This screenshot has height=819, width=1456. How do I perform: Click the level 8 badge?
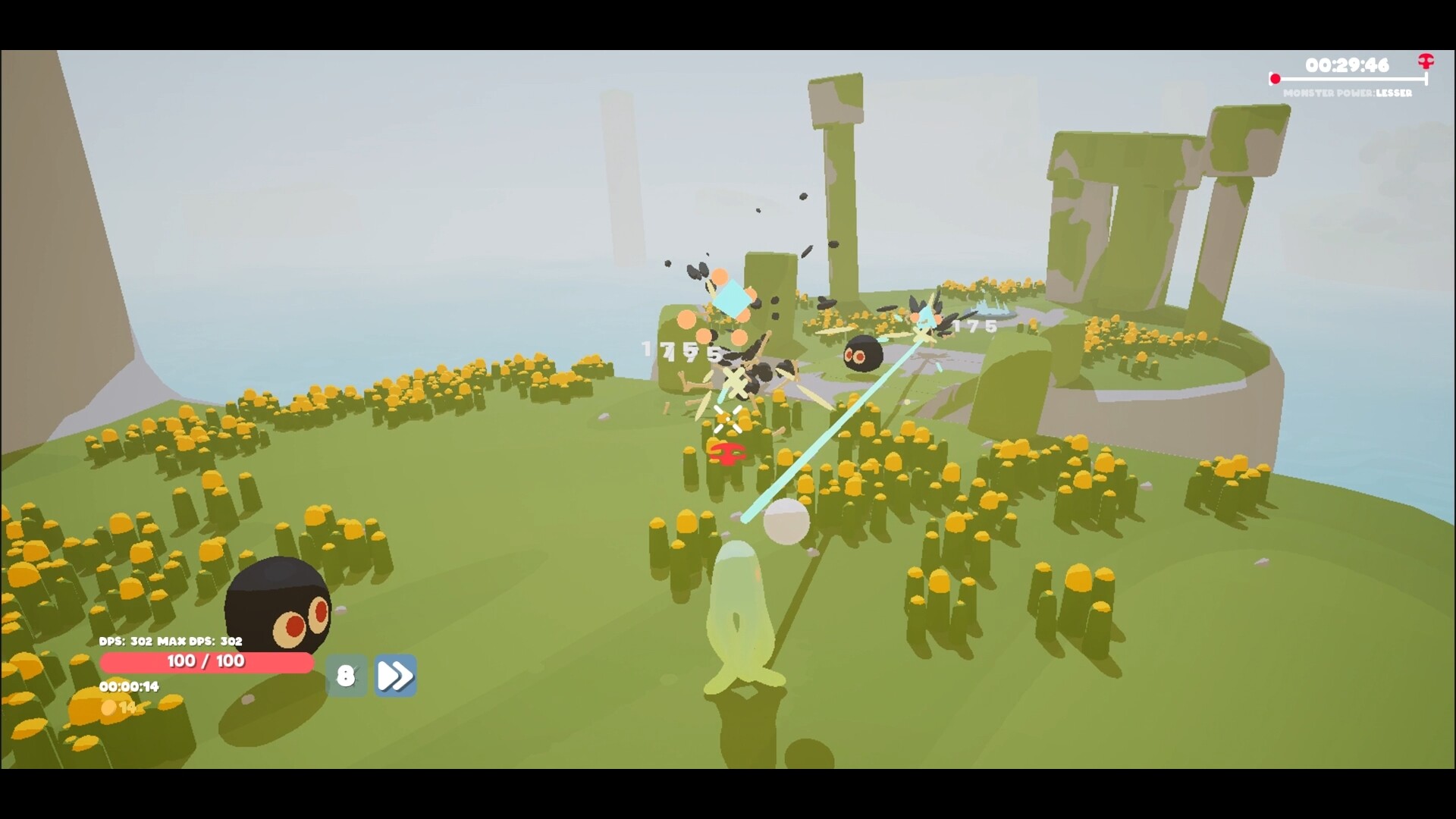347,674
